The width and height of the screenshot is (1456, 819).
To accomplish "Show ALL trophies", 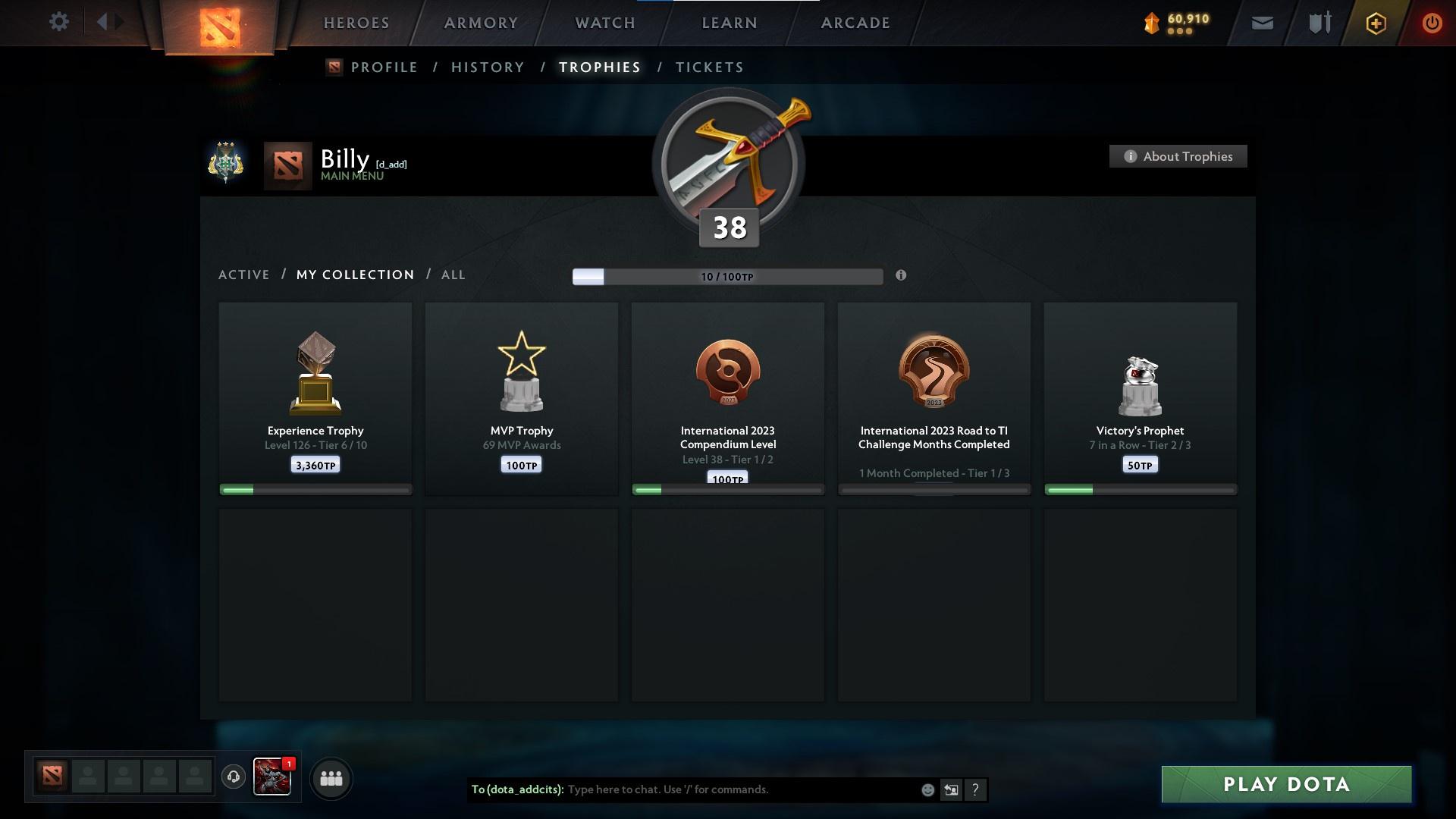I will click(453, 275).
